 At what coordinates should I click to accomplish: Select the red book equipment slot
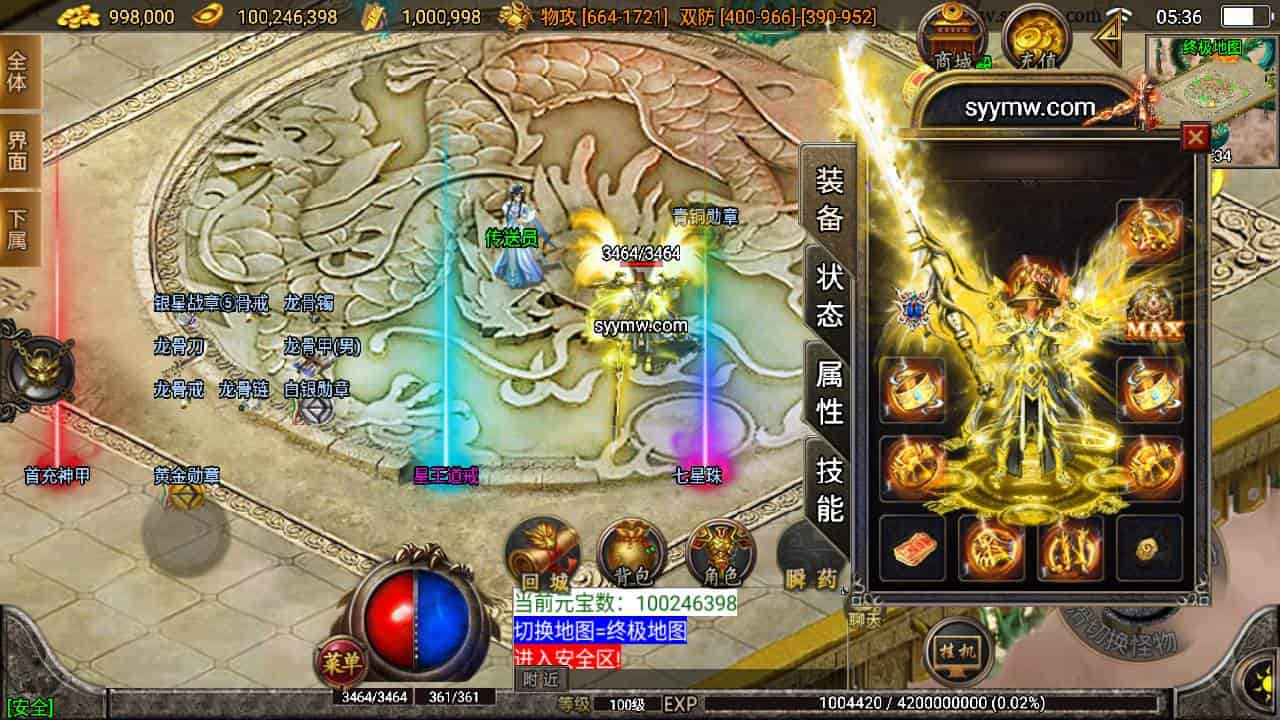click(912, 548)
